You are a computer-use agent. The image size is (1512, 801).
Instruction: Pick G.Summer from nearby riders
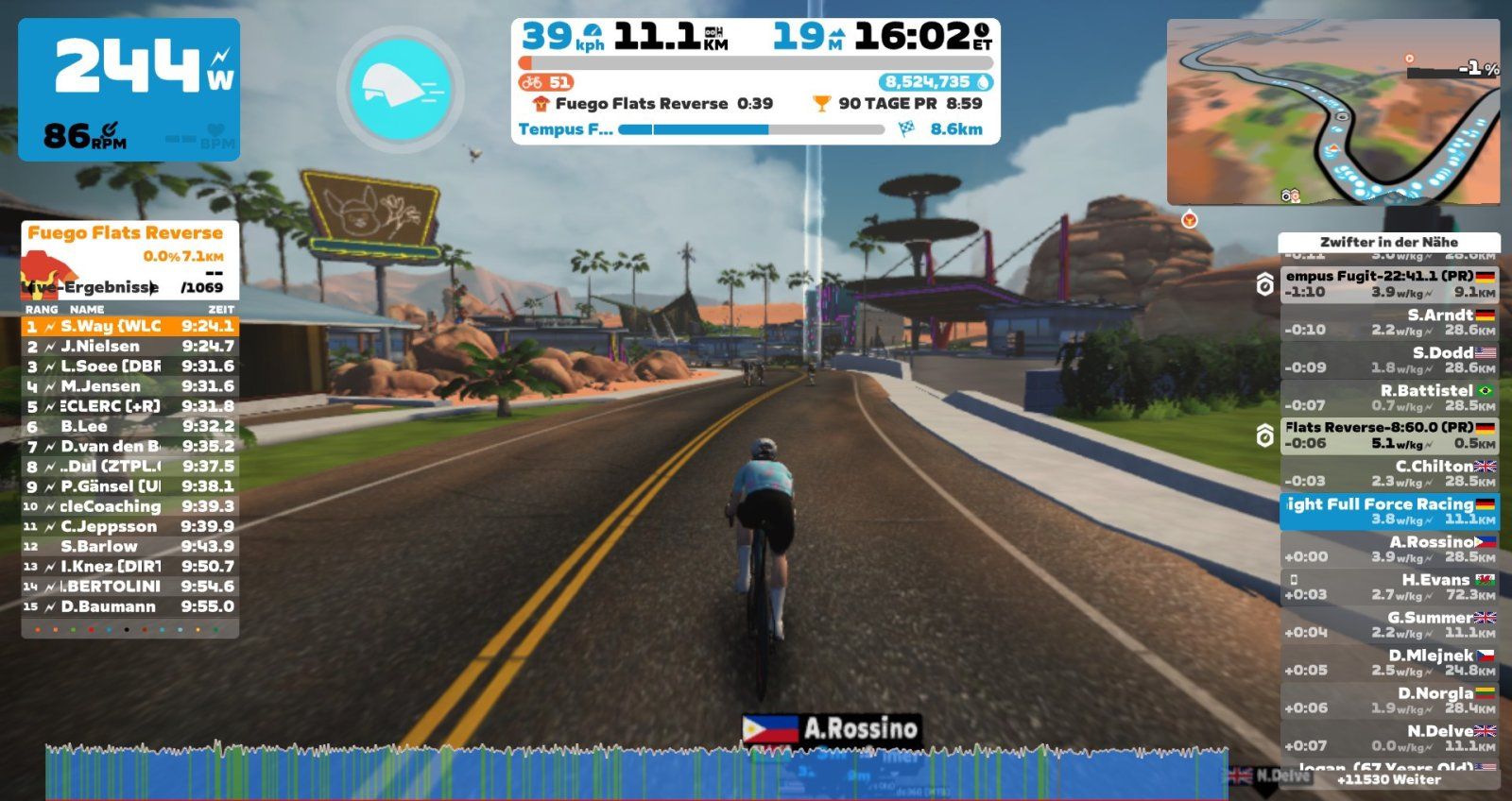1388,624
